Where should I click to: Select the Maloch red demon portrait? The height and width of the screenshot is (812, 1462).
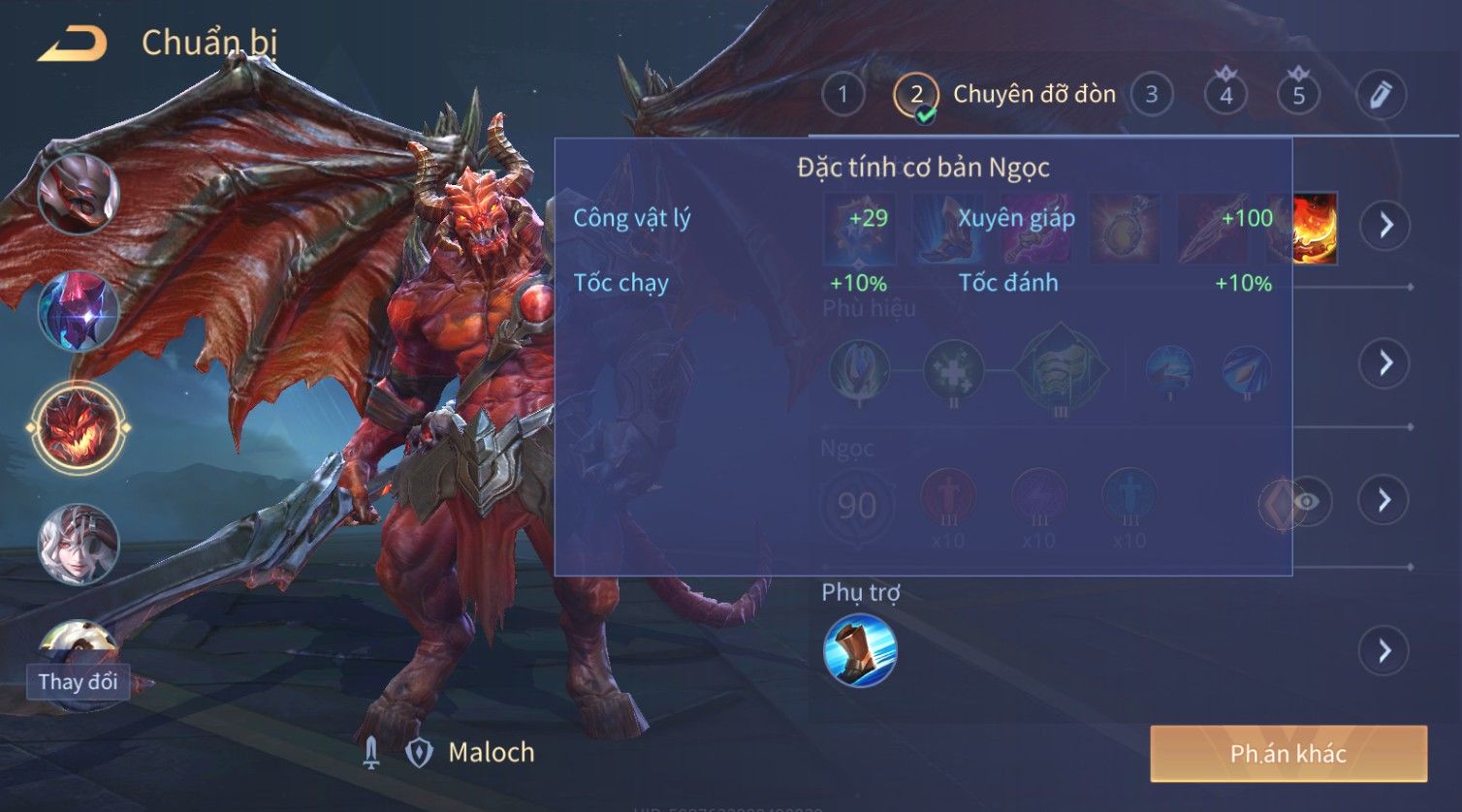(x=78, y=427)
